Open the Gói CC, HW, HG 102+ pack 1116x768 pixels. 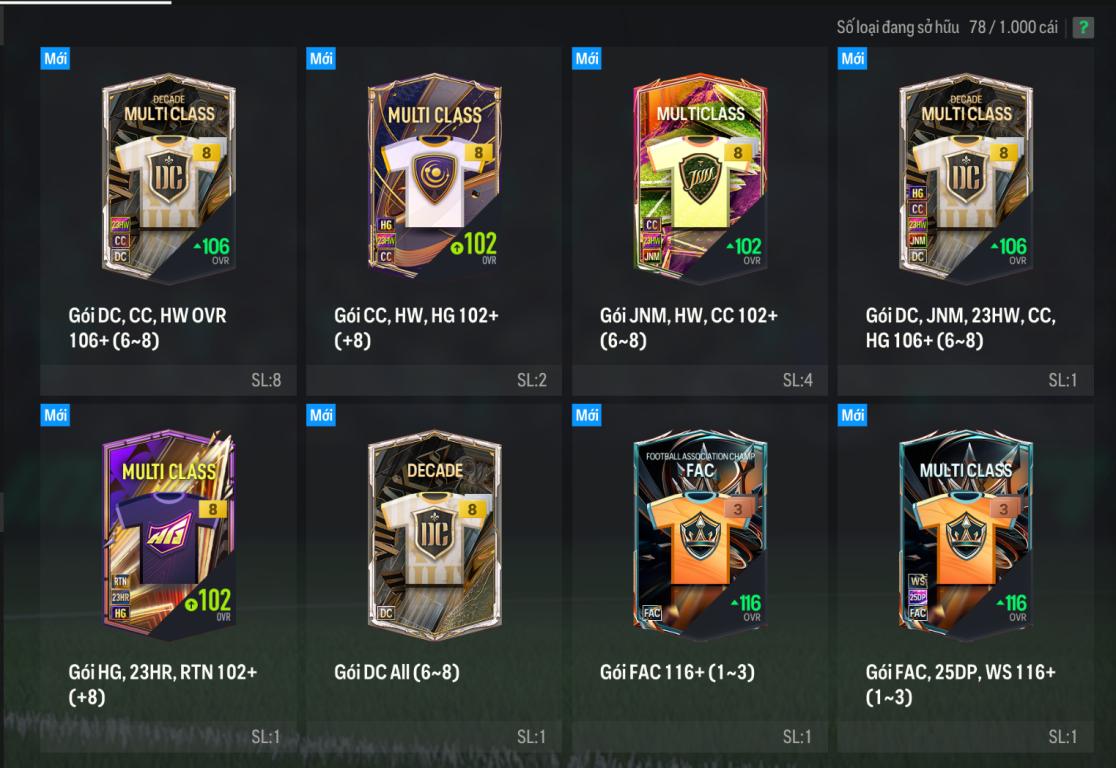(434, 181)
